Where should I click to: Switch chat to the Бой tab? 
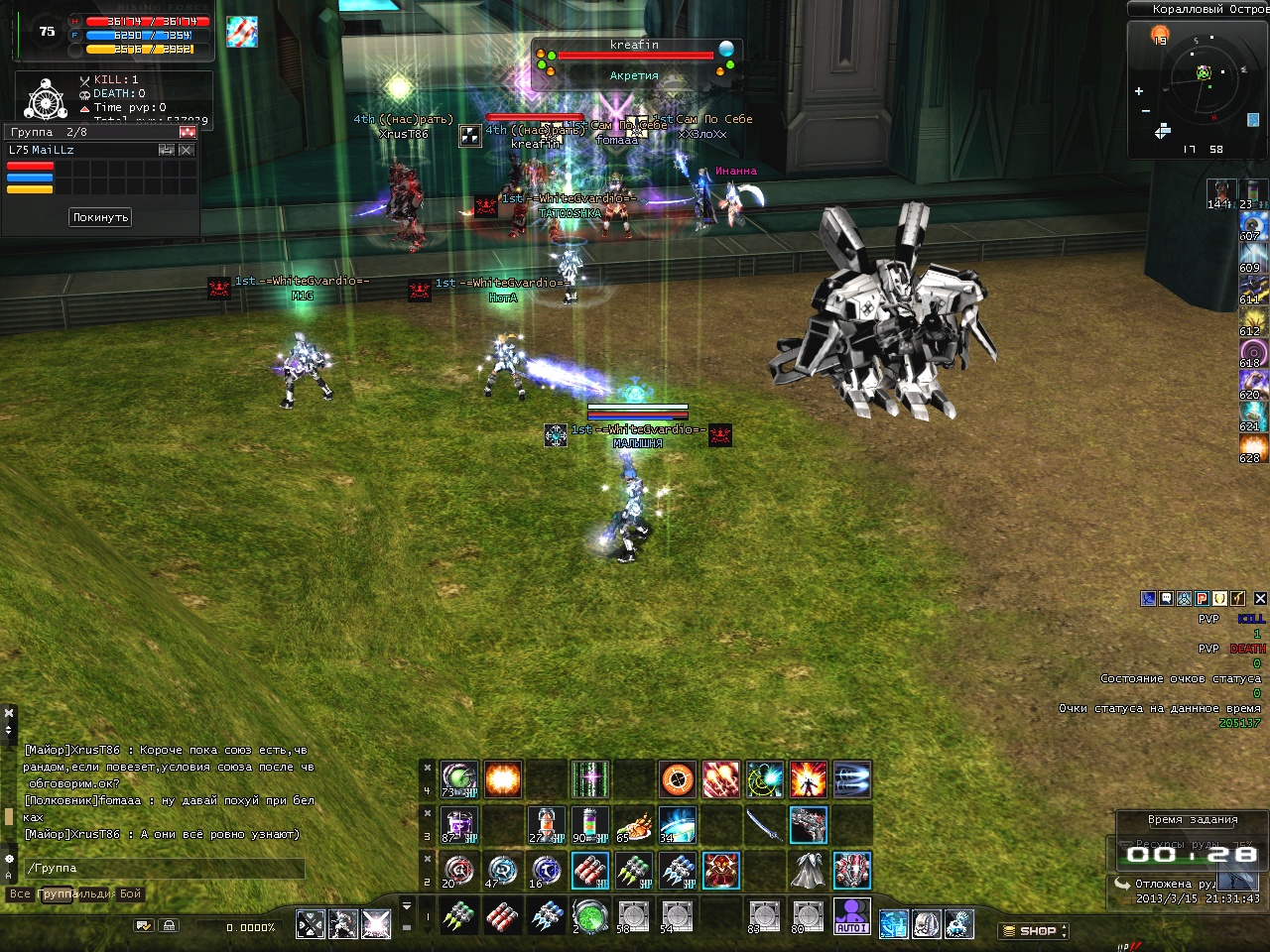131,894
